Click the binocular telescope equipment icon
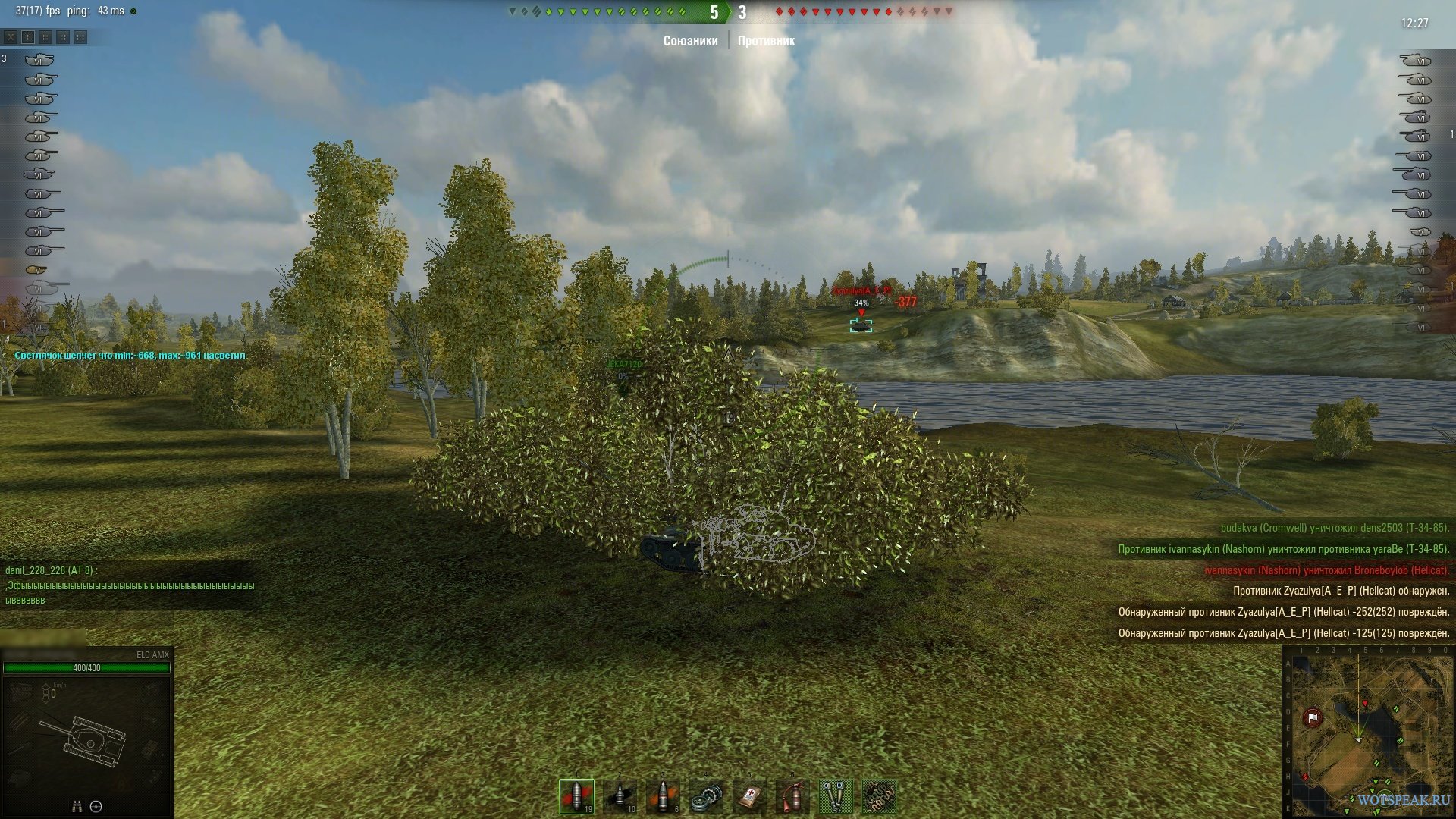This screenshot has height=819, width=1456. 836,796
